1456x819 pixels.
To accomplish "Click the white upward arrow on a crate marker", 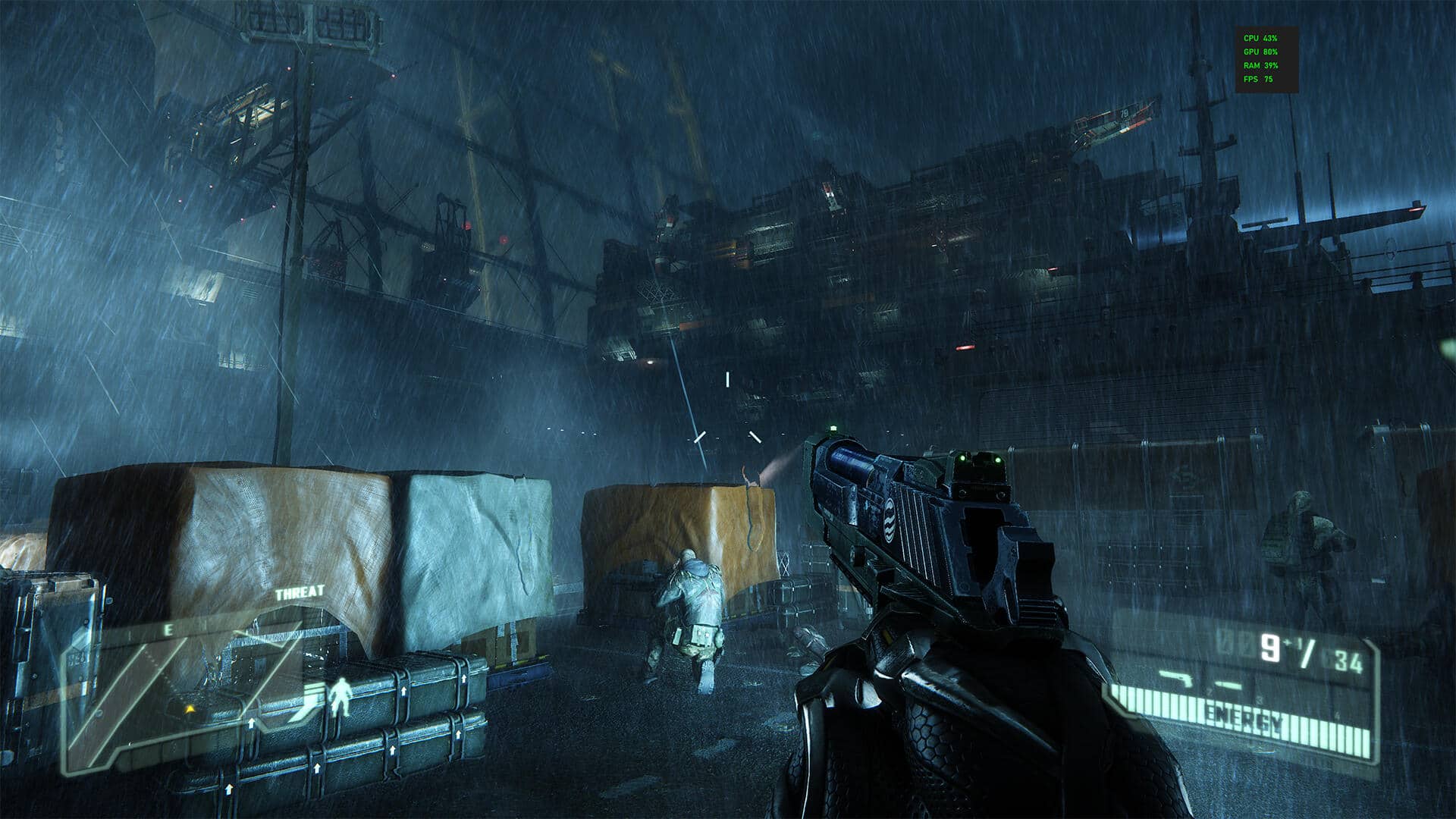I will pos(251,723).
